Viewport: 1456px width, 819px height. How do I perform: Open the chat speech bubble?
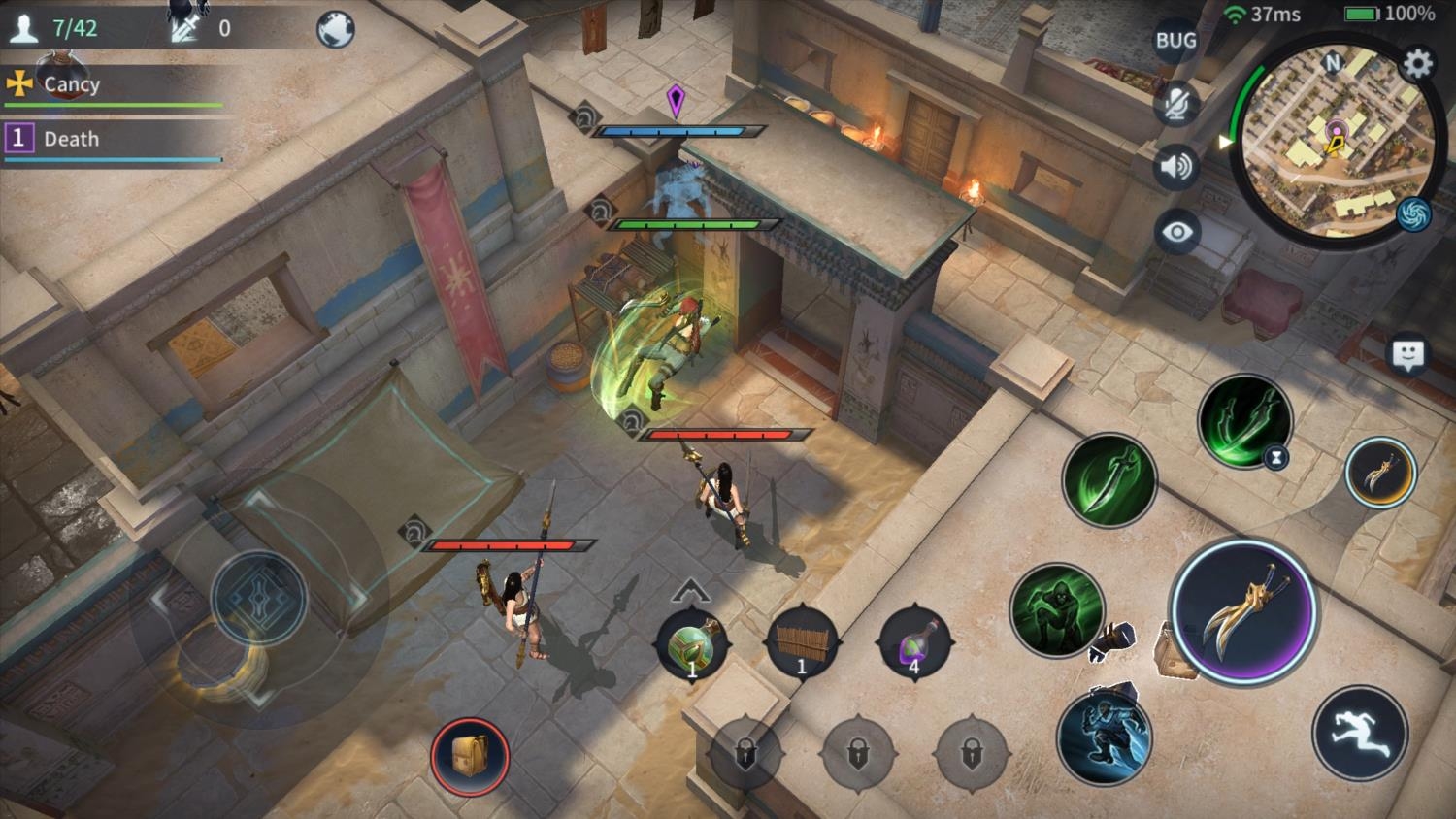1407,355
